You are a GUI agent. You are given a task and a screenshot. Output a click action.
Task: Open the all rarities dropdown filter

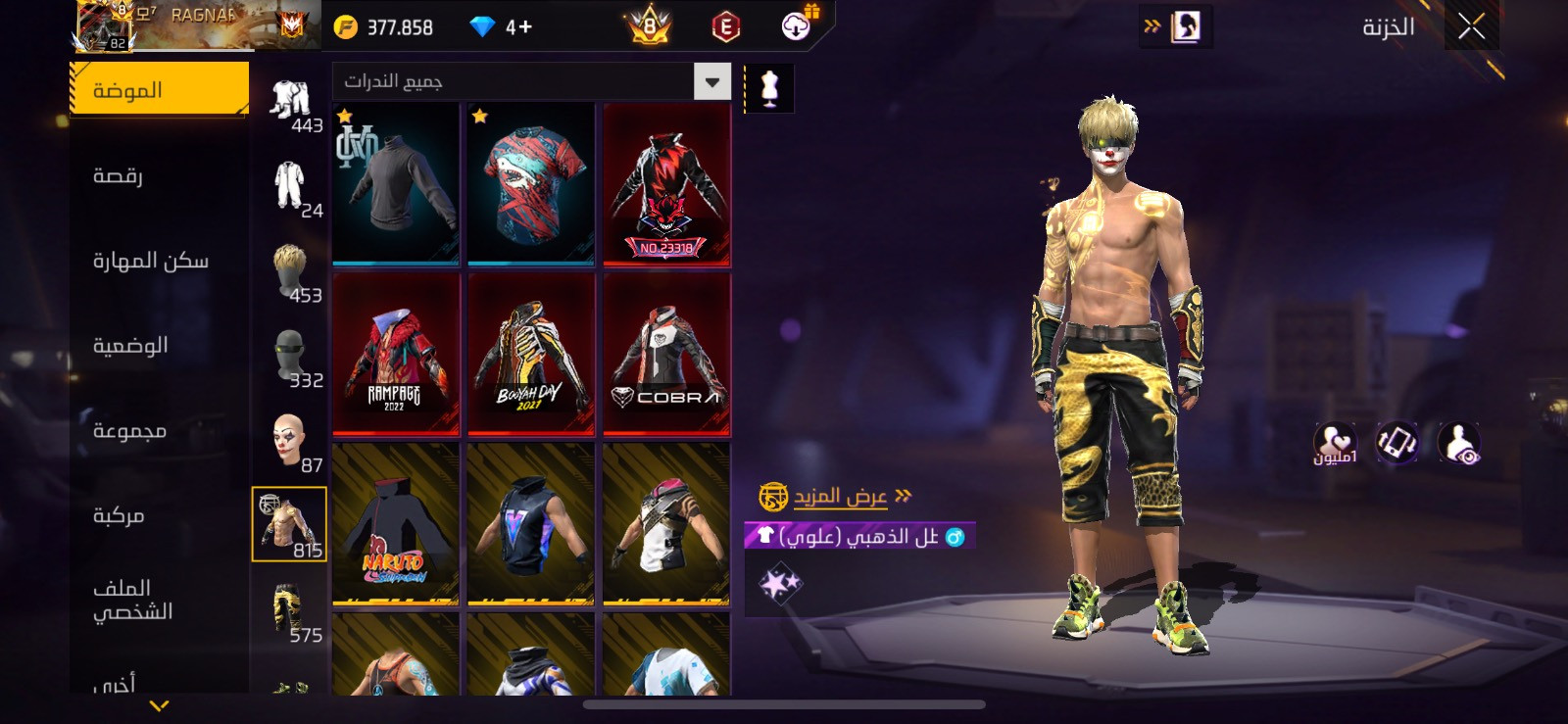coord(712,81)
